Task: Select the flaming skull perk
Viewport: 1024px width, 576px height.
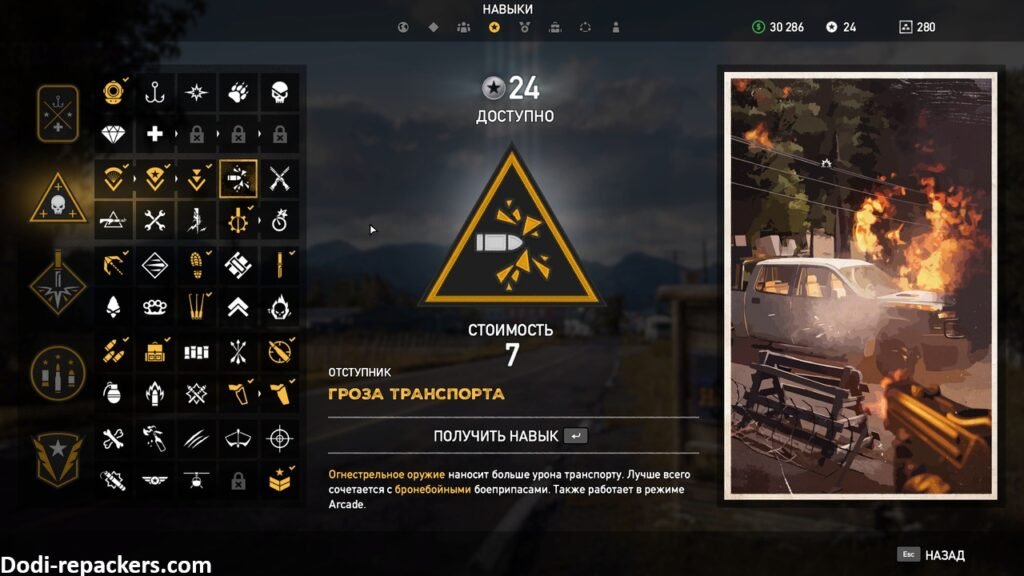Action: tap(281, 306)
